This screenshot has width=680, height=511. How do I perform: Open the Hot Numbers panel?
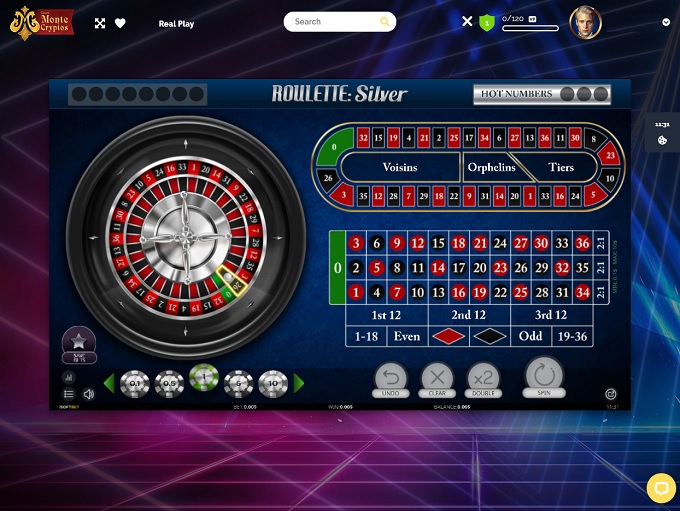(x=542, y=94)
